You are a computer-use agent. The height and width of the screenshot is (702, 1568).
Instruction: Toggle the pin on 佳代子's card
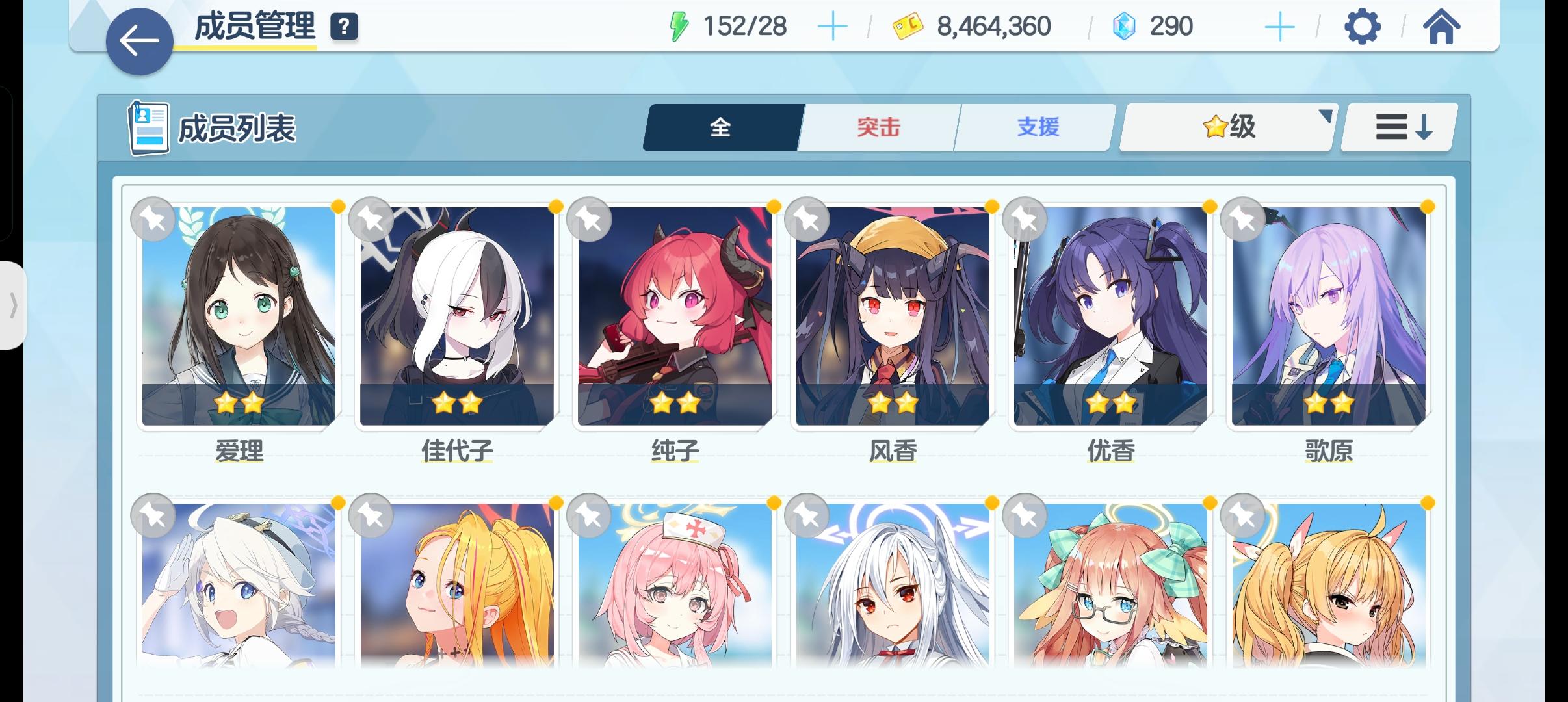372,220
